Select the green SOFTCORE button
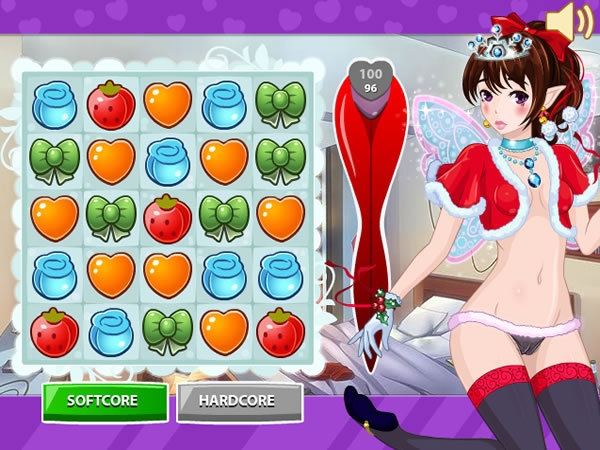 click(x=104, y=401)
